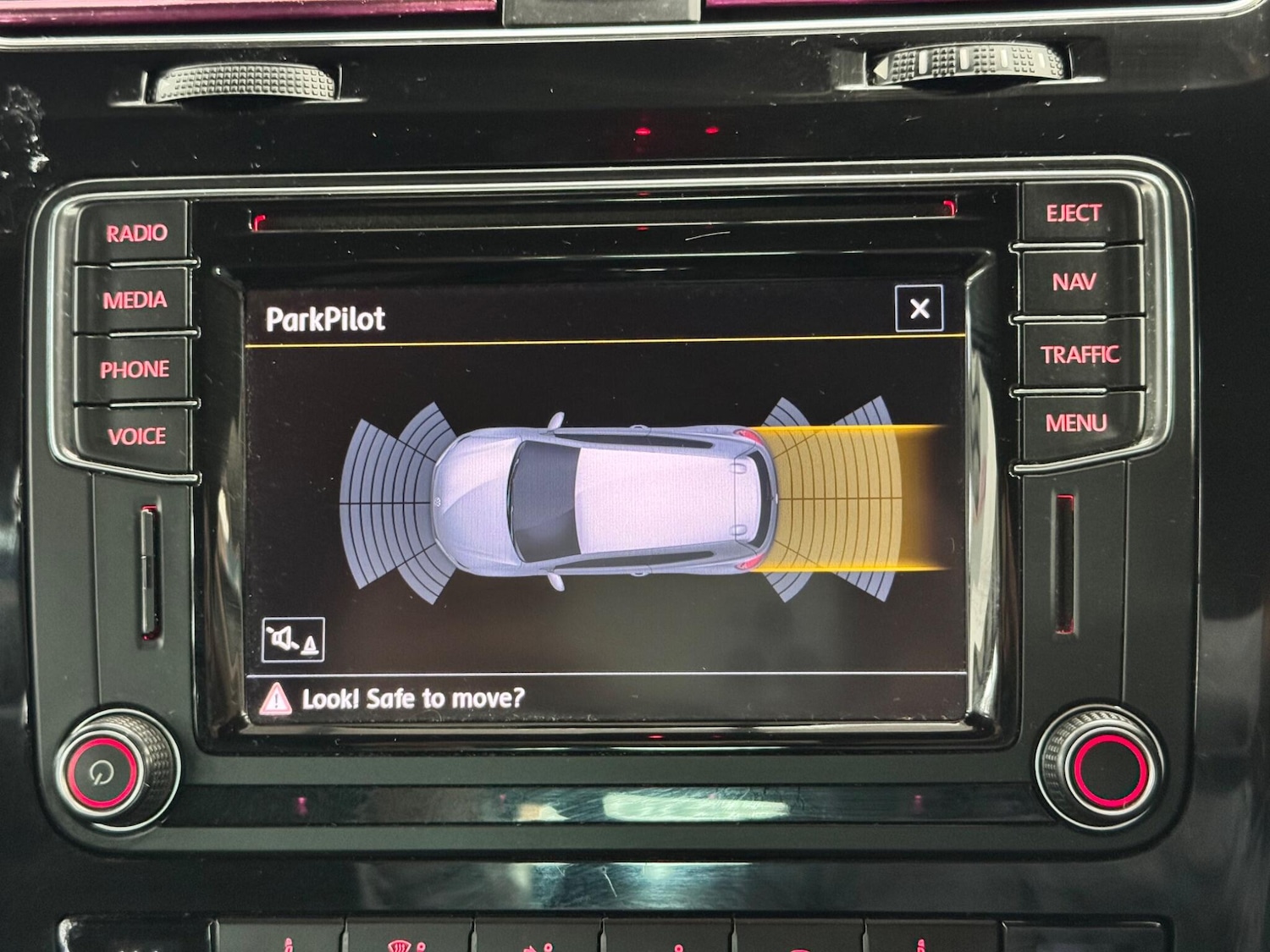This screenshot has width=1270, height=952.
Task: Choose the PHONE button
Action: tap(134, 370)
